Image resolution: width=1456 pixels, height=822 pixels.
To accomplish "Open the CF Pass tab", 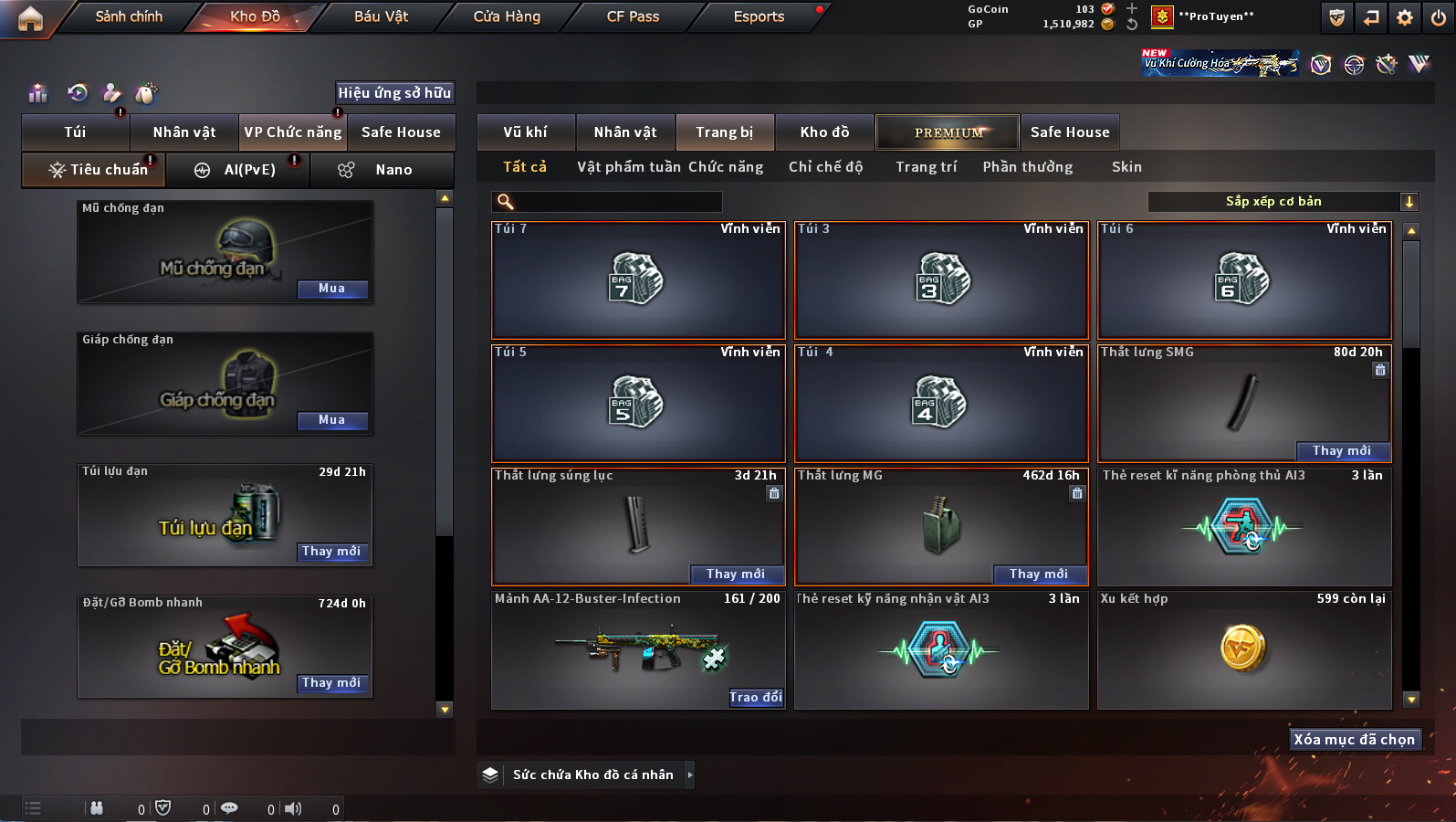I will 633,16.
